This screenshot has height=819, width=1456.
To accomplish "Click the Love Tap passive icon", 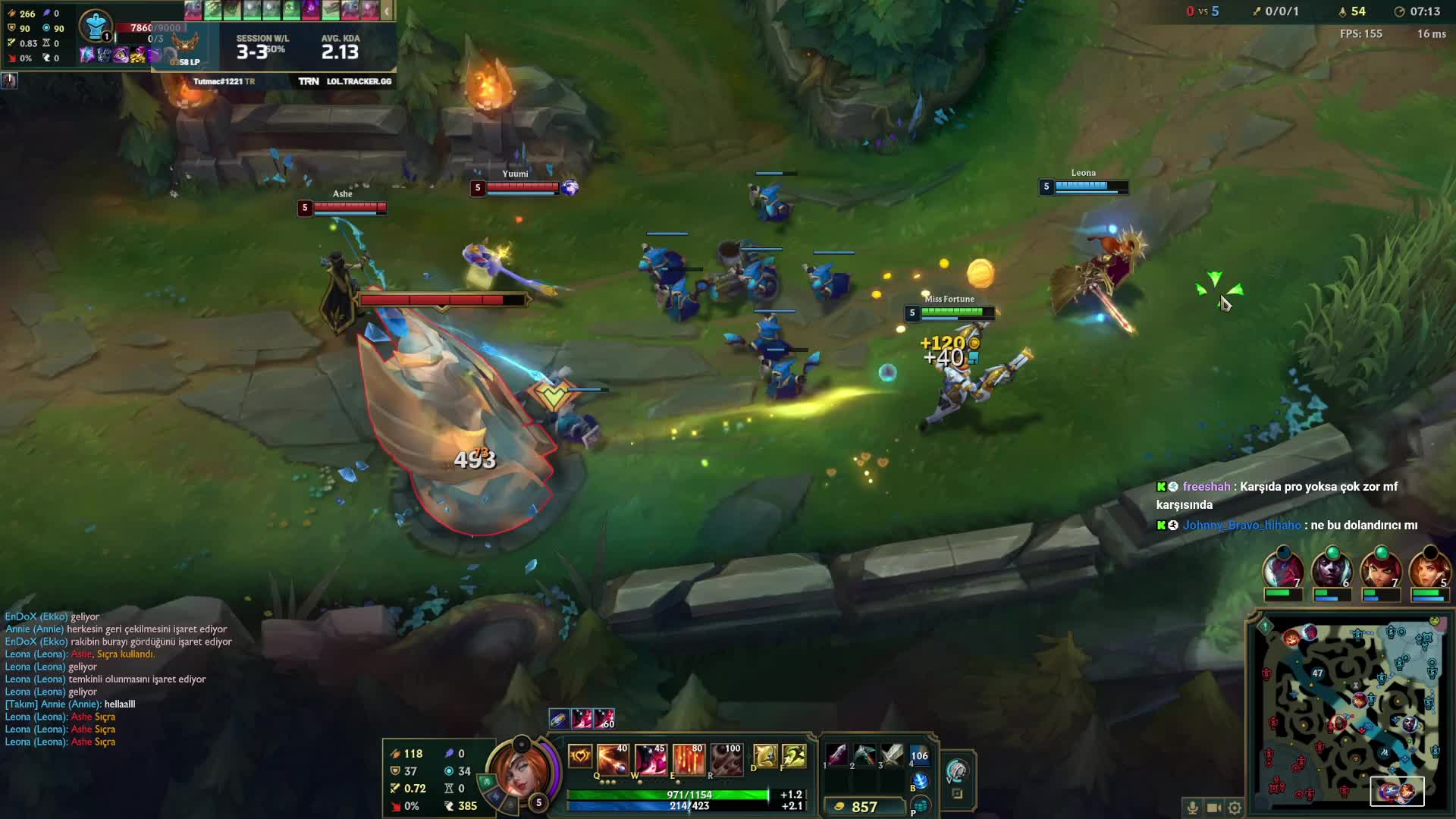I will 580,756.
